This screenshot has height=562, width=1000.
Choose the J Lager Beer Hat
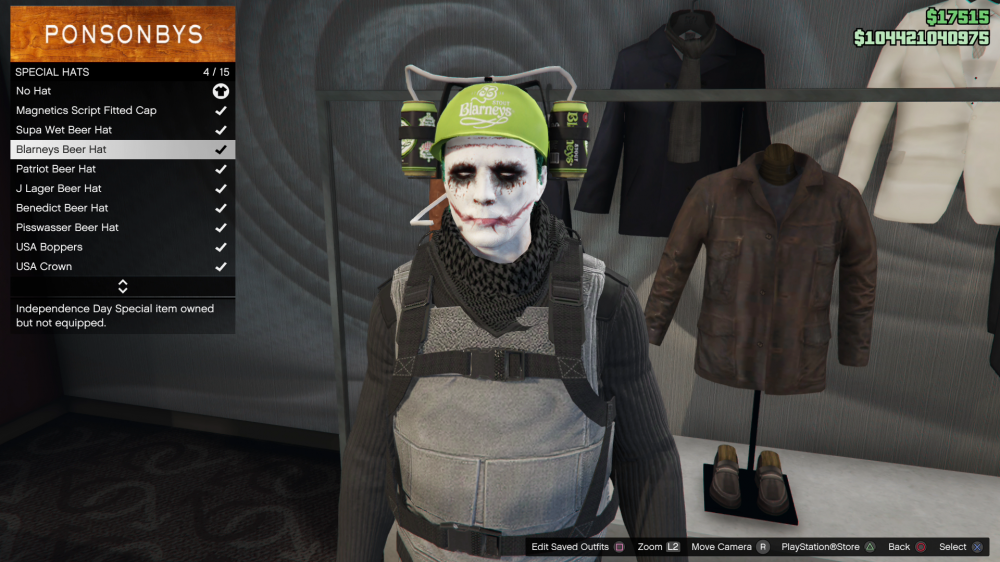[x=122, y=188]
